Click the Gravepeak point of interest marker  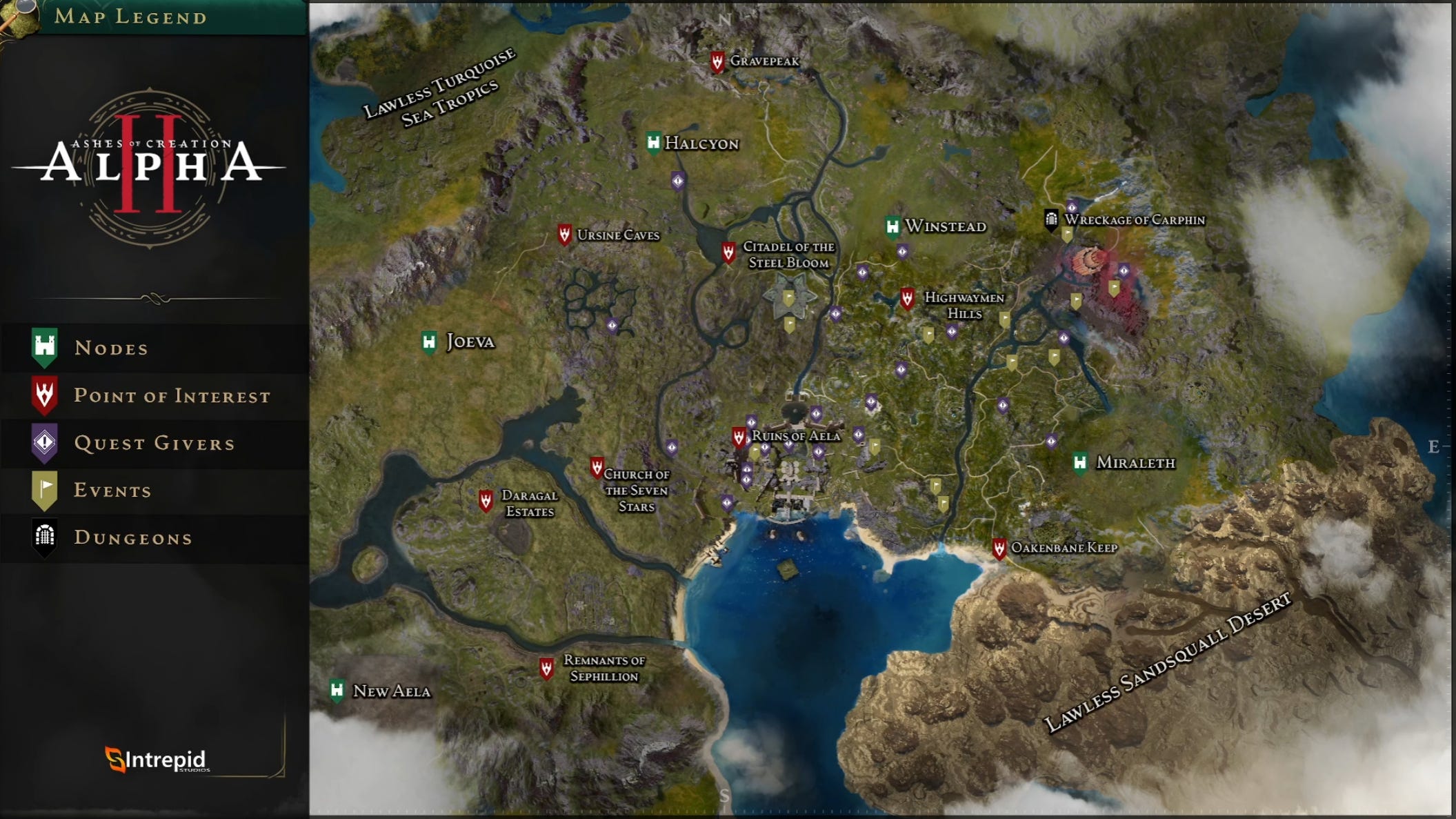click(x=719, y=61)
